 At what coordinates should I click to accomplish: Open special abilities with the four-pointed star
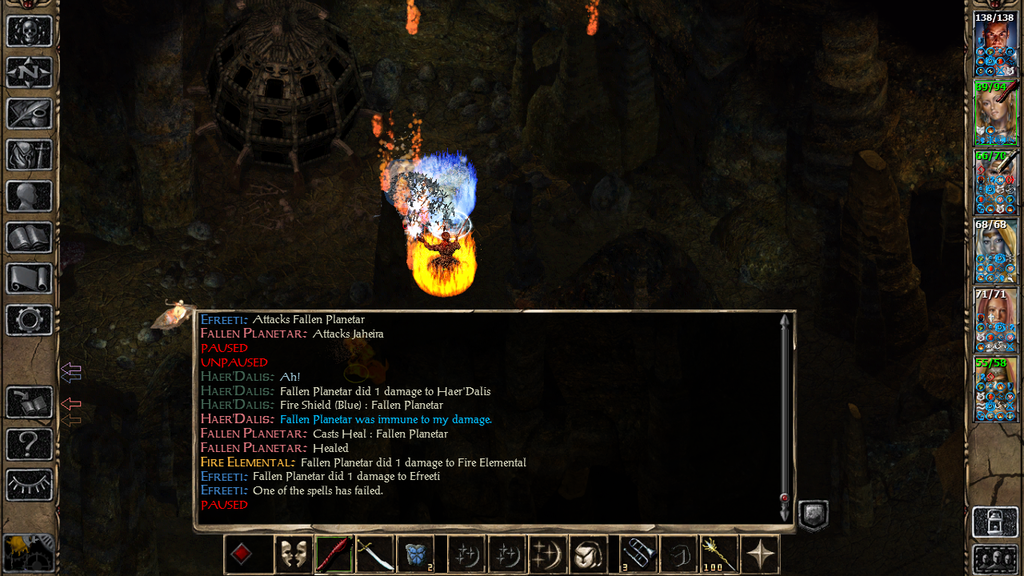click(759, 554)
